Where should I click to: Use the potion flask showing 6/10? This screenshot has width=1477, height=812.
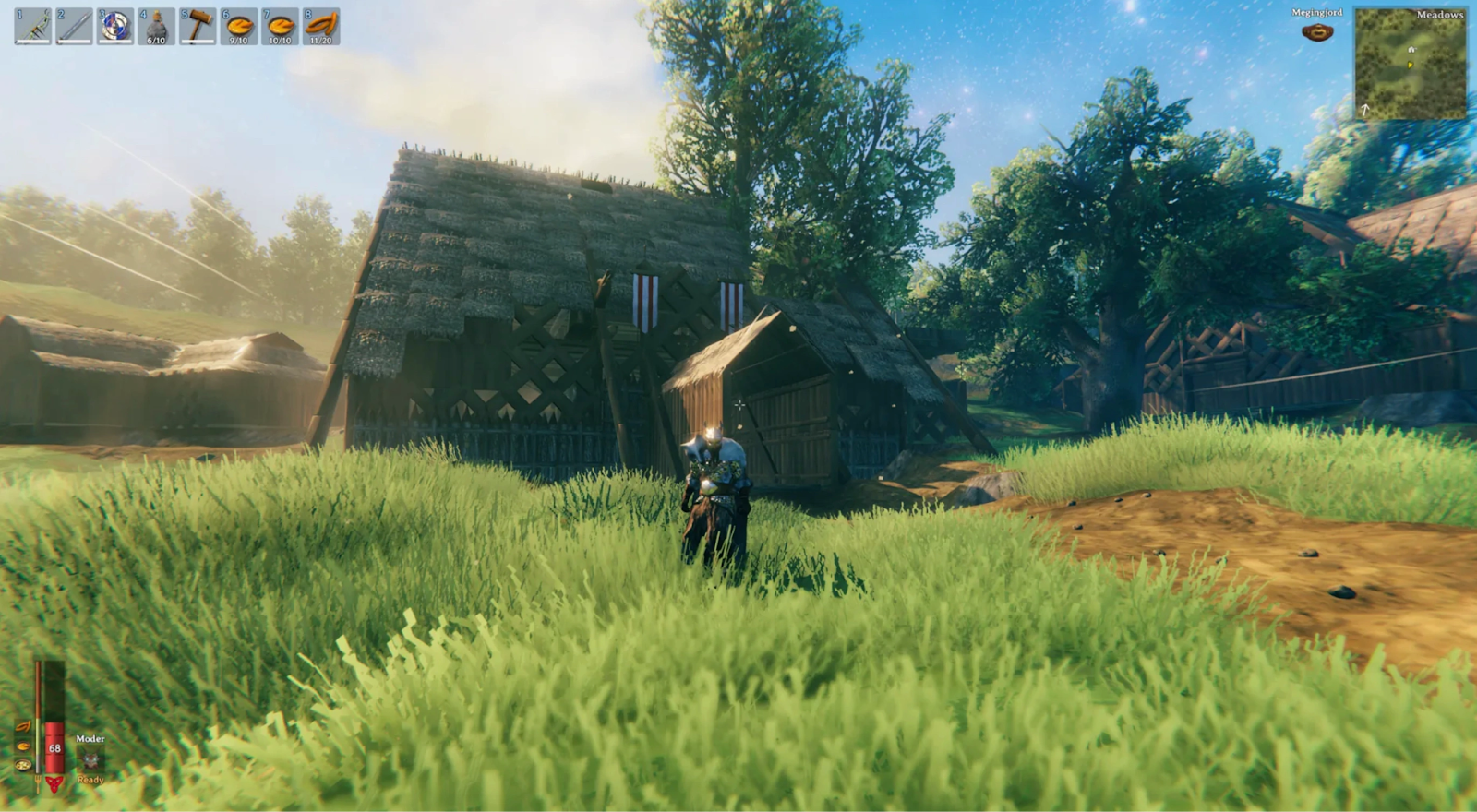156,27
